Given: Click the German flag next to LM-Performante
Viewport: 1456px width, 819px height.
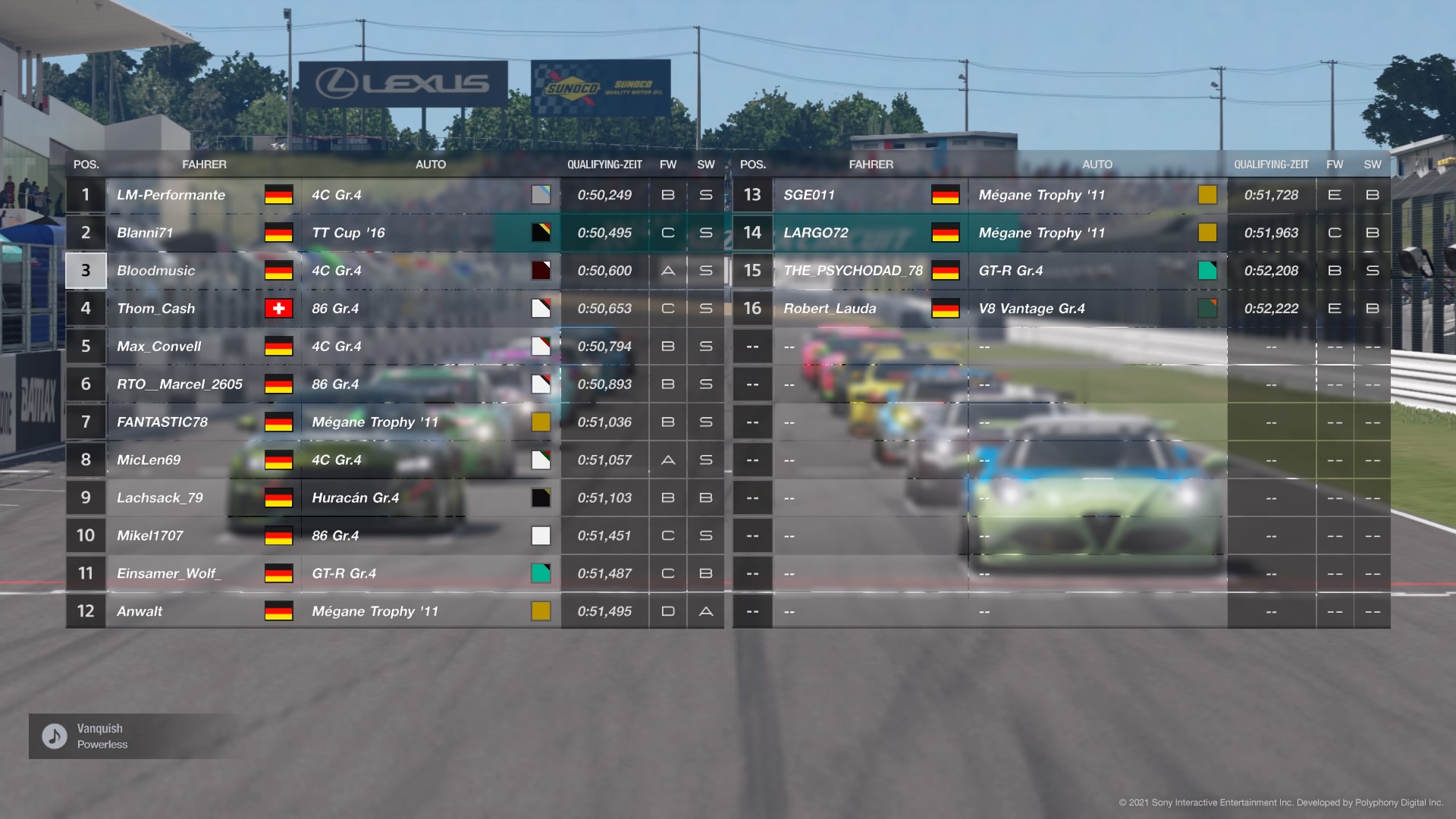Looking at the screenshot, I should click(279, 195).
